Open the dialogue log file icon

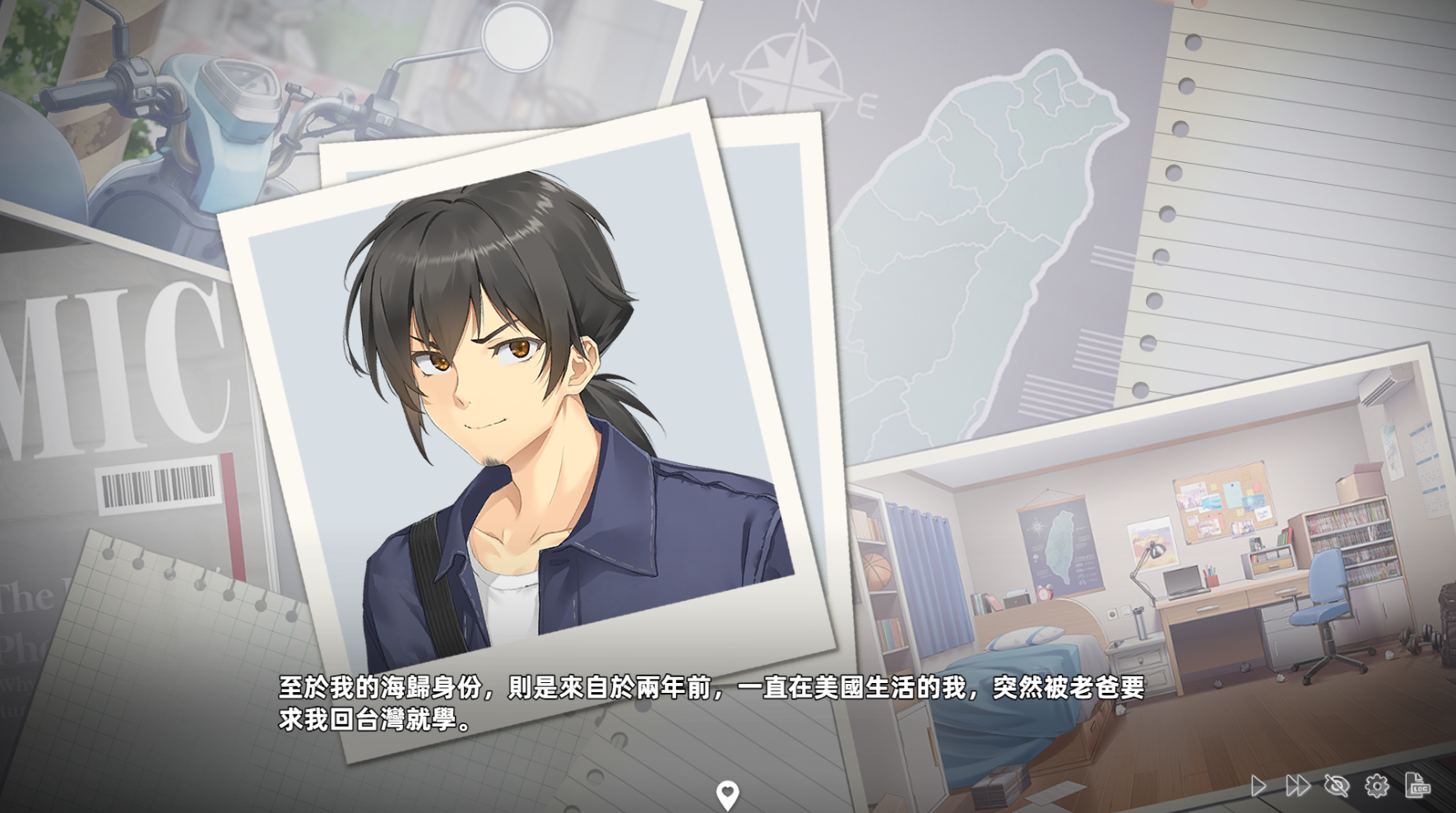tap(1417, 786)
